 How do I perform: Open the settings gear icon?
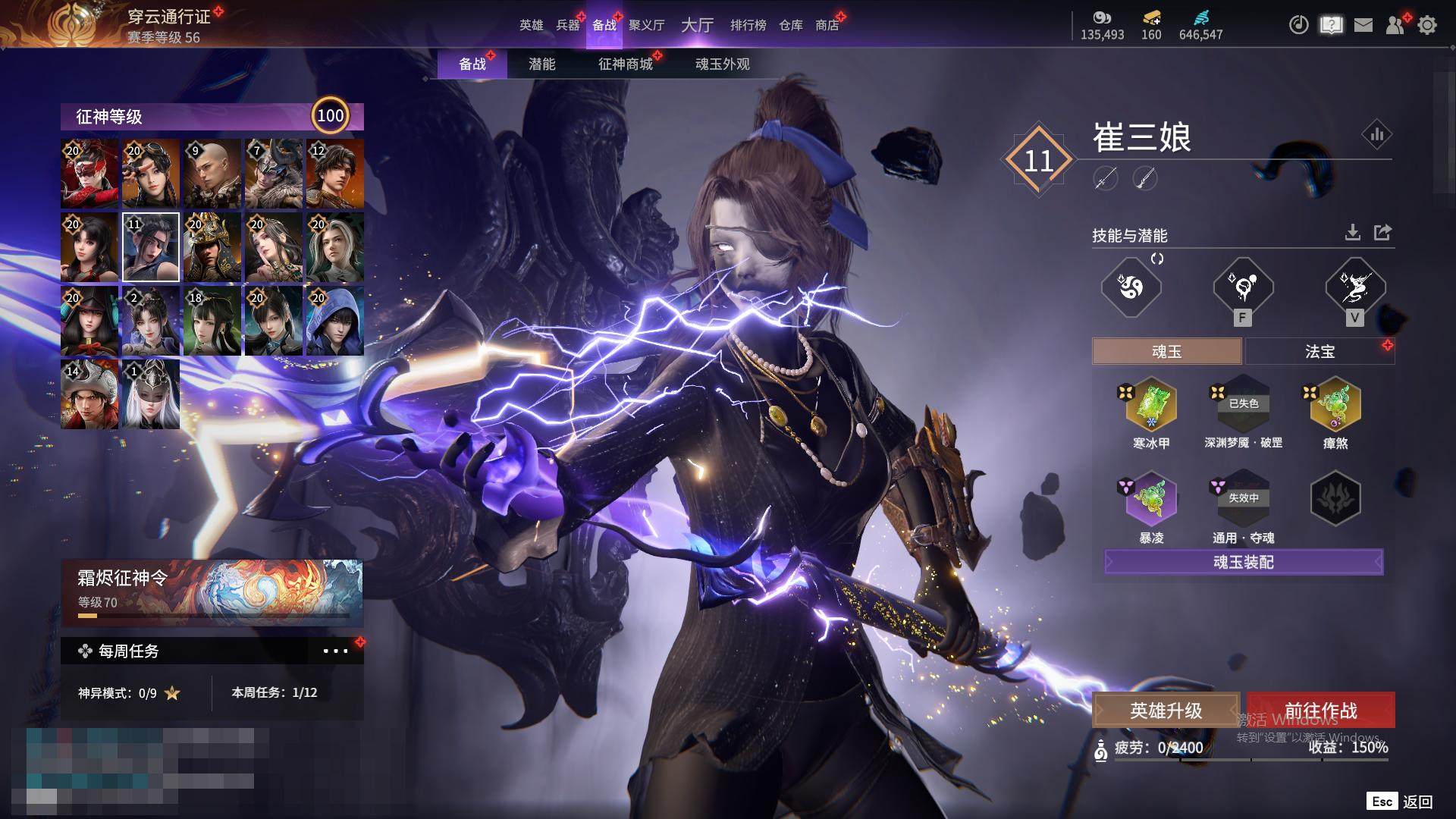pyautogui.click(x=1427, y=25)
